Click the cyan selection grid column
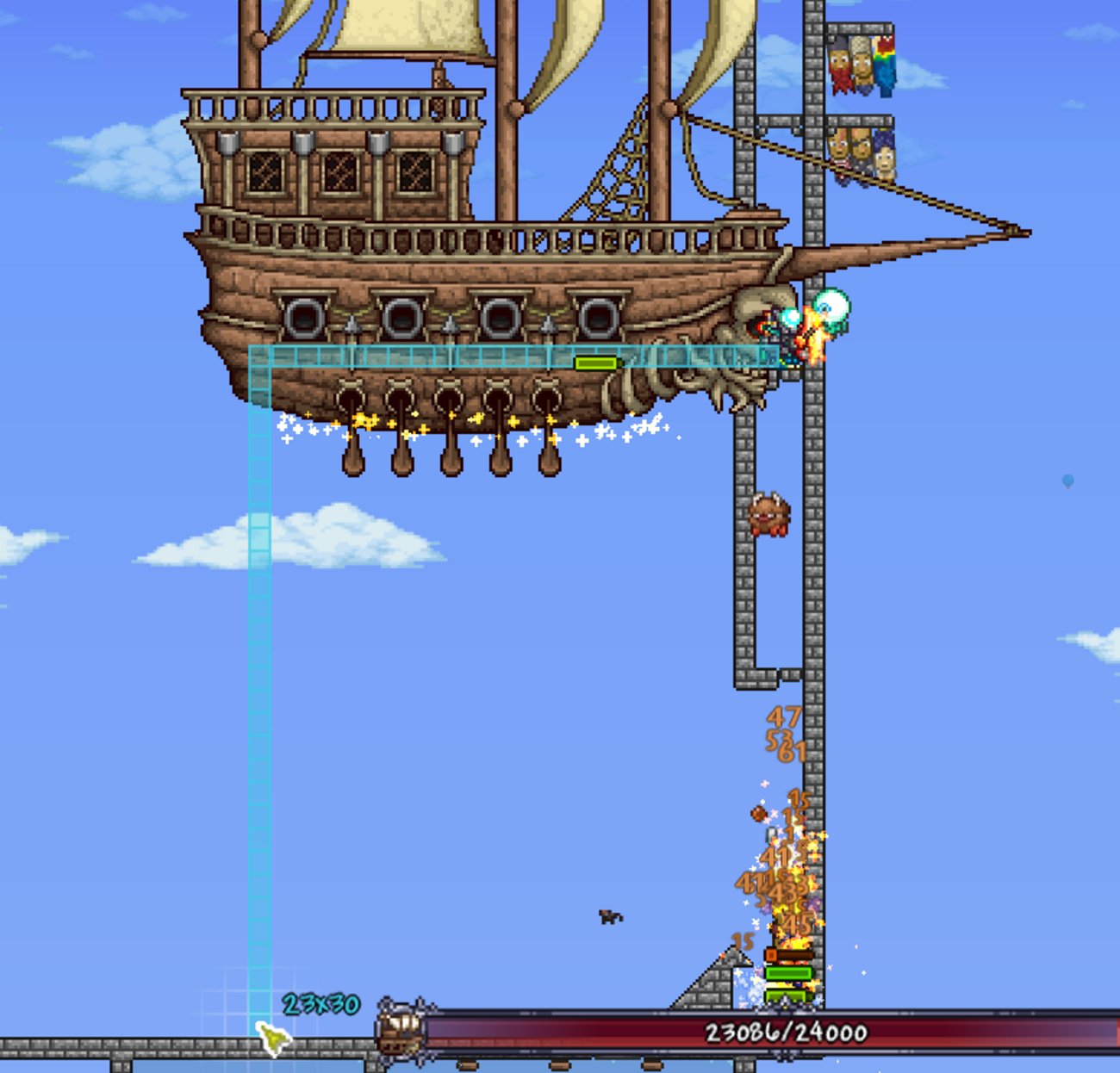This screenshot has width=1120, height=1073. (x=258, y=689)
